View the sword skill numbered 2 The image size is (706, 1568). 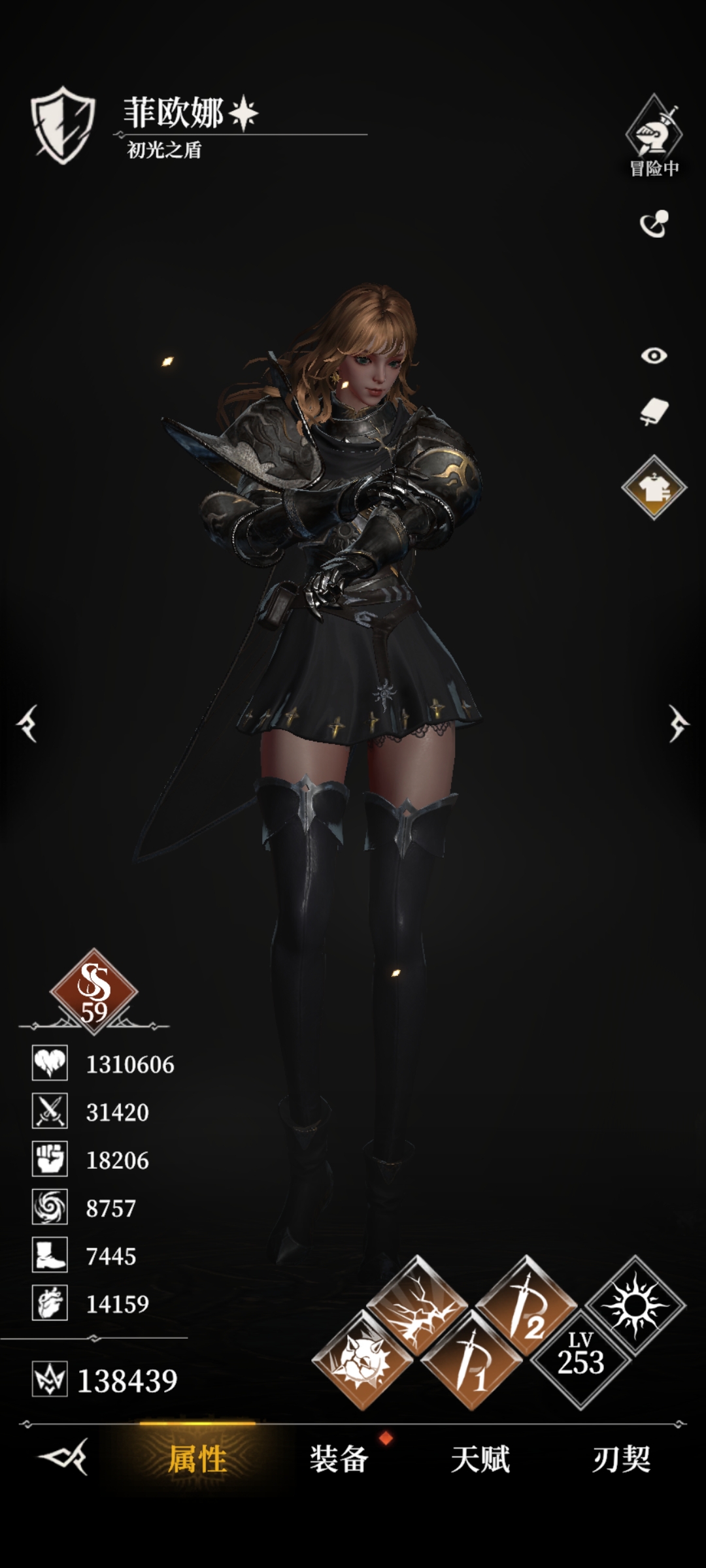pos(526,1306)
